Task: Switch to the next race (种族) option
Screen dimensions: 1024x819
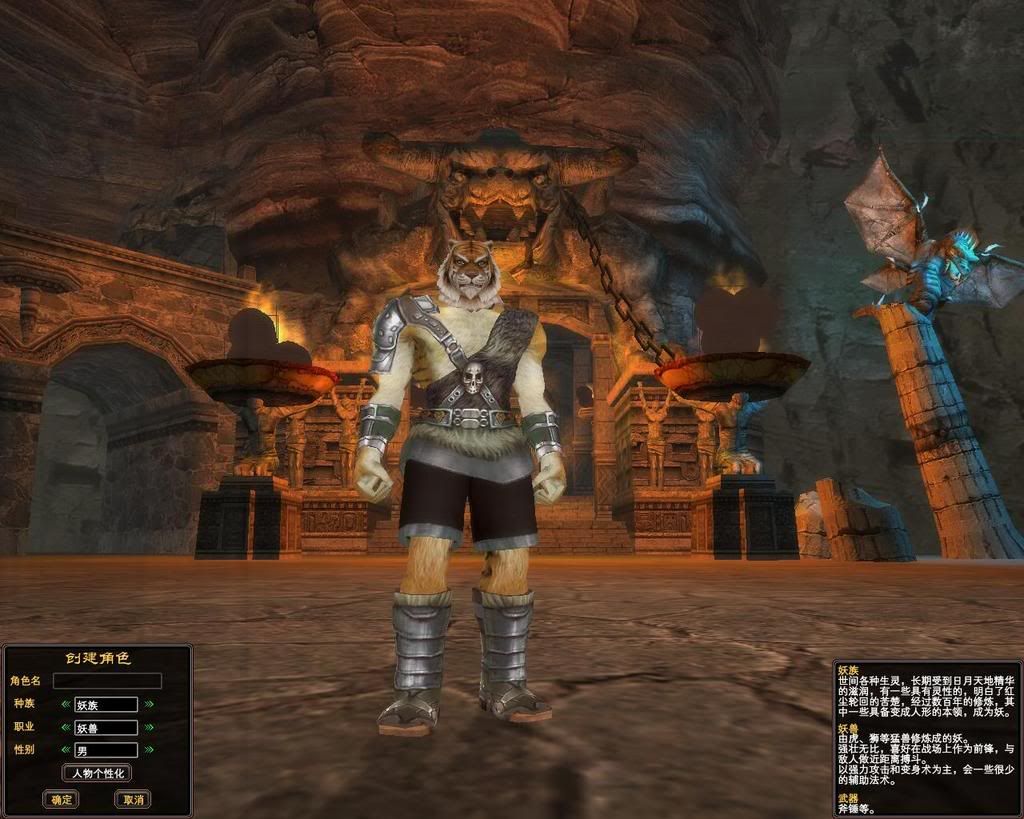Action: point(149,704)
